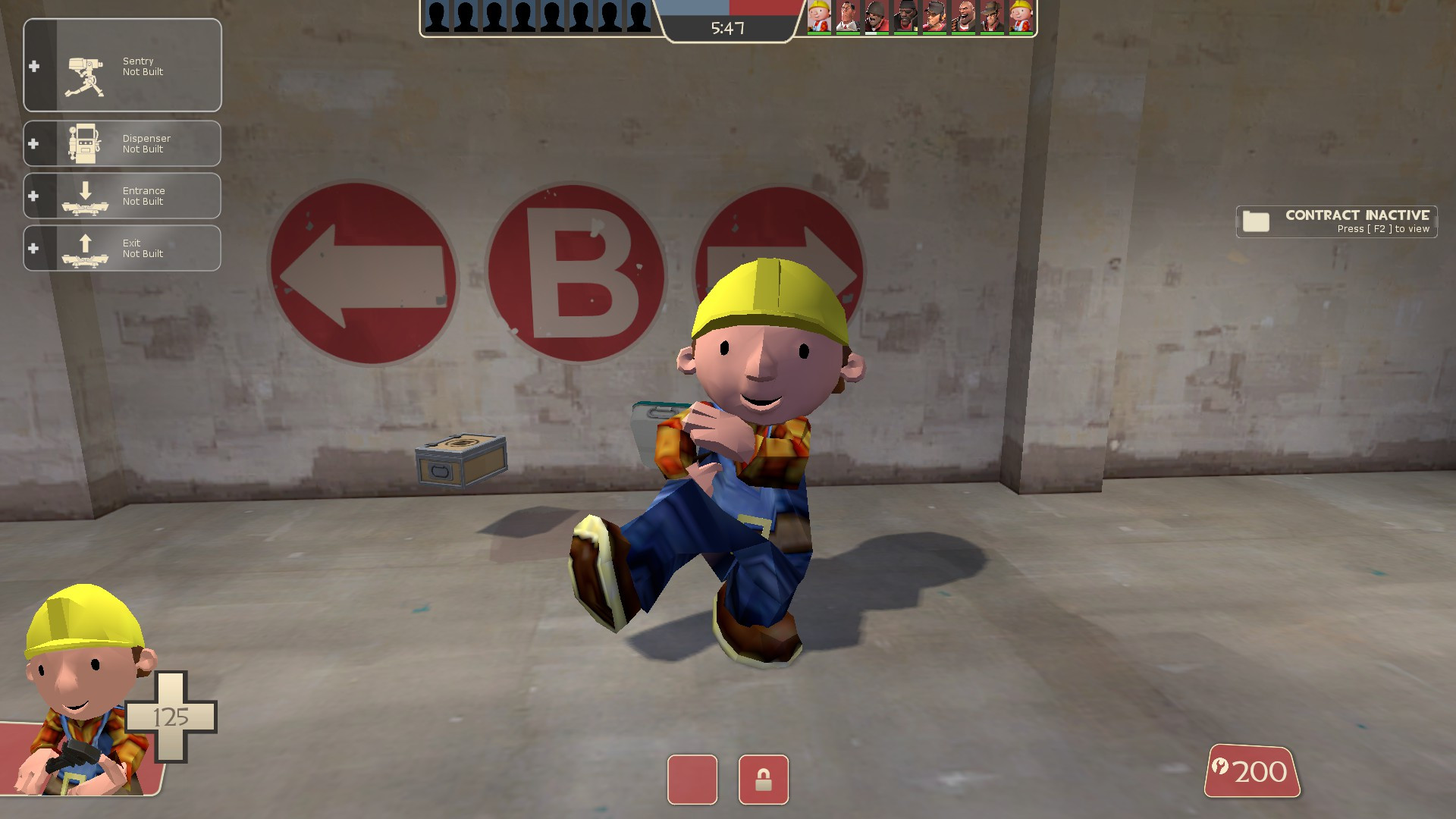The width and height of the screenshot is (1456, 819).
Task: Click the Teleporter Exit icon with up arrow
Action: tap(86, 248)
